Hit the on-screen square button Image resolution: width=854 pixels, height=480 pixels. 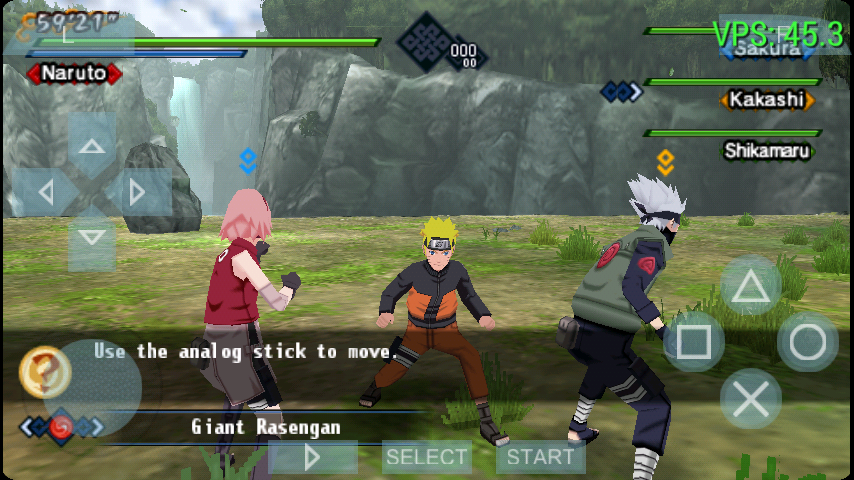[x=693, y=343]
